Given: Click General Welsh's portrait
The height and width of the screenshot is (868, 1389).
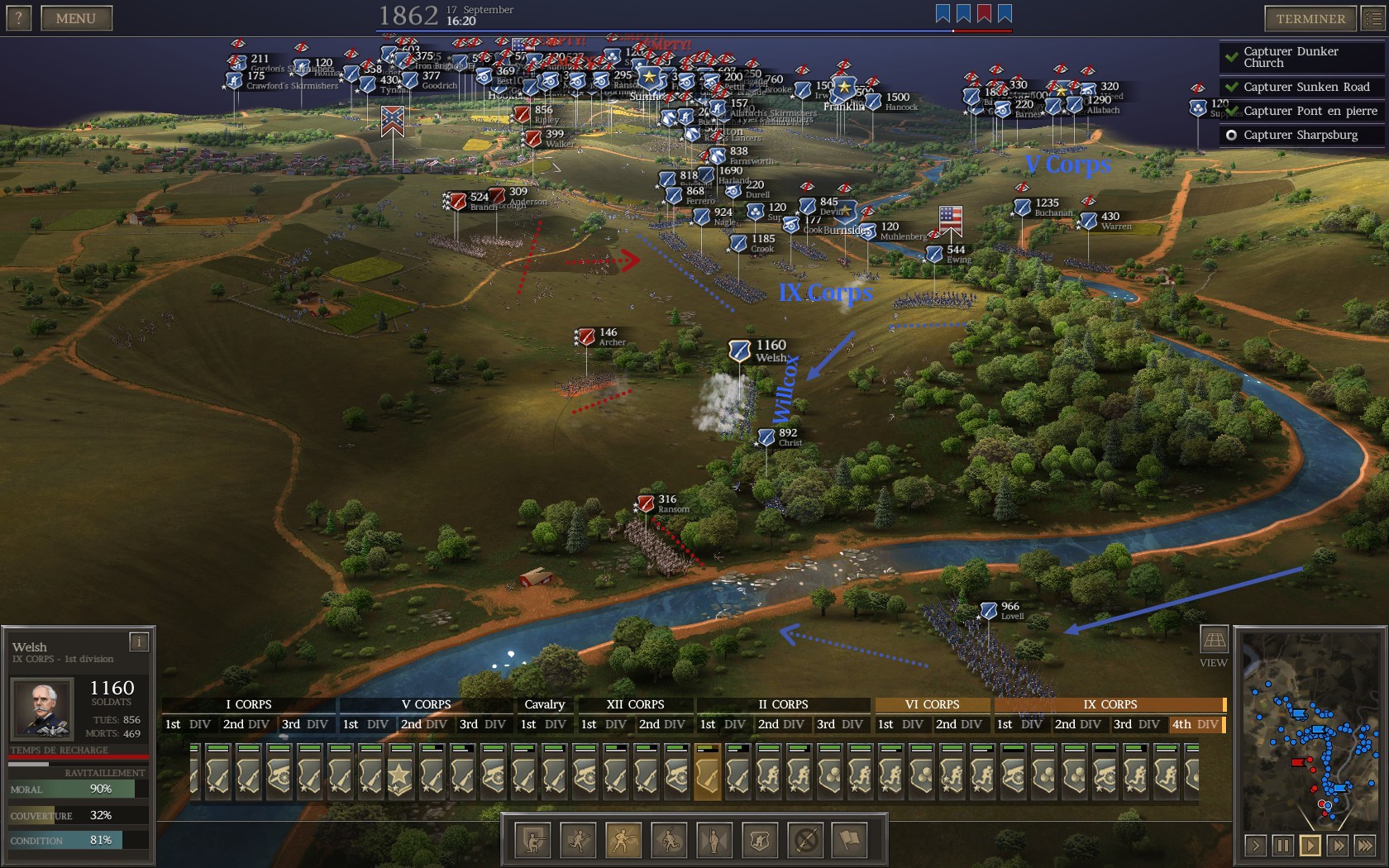Looking at the screenshot, I should point(41,708).
